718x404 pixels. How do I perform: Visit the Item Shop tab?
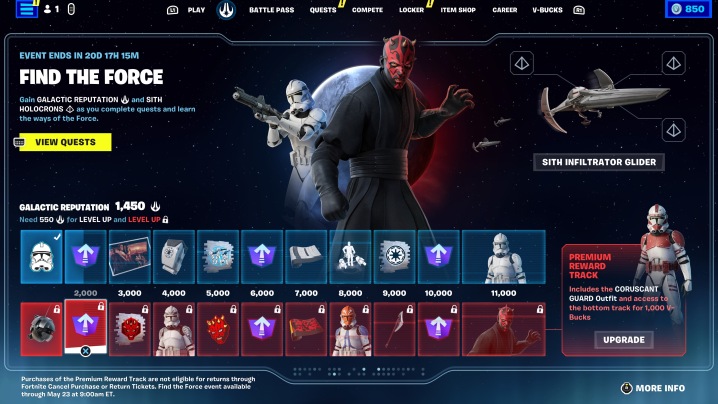458,10
